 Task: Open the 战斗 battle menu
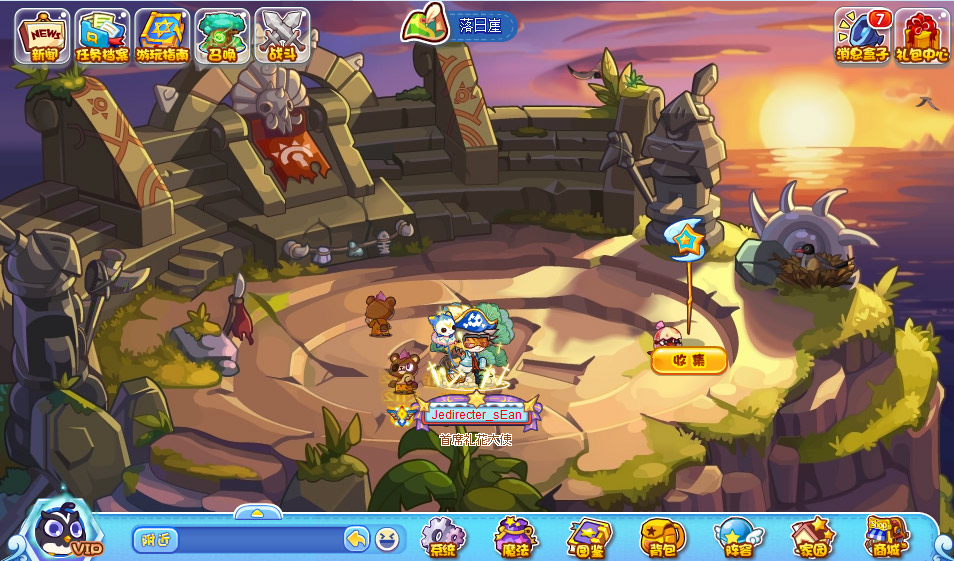pos(282,35)
